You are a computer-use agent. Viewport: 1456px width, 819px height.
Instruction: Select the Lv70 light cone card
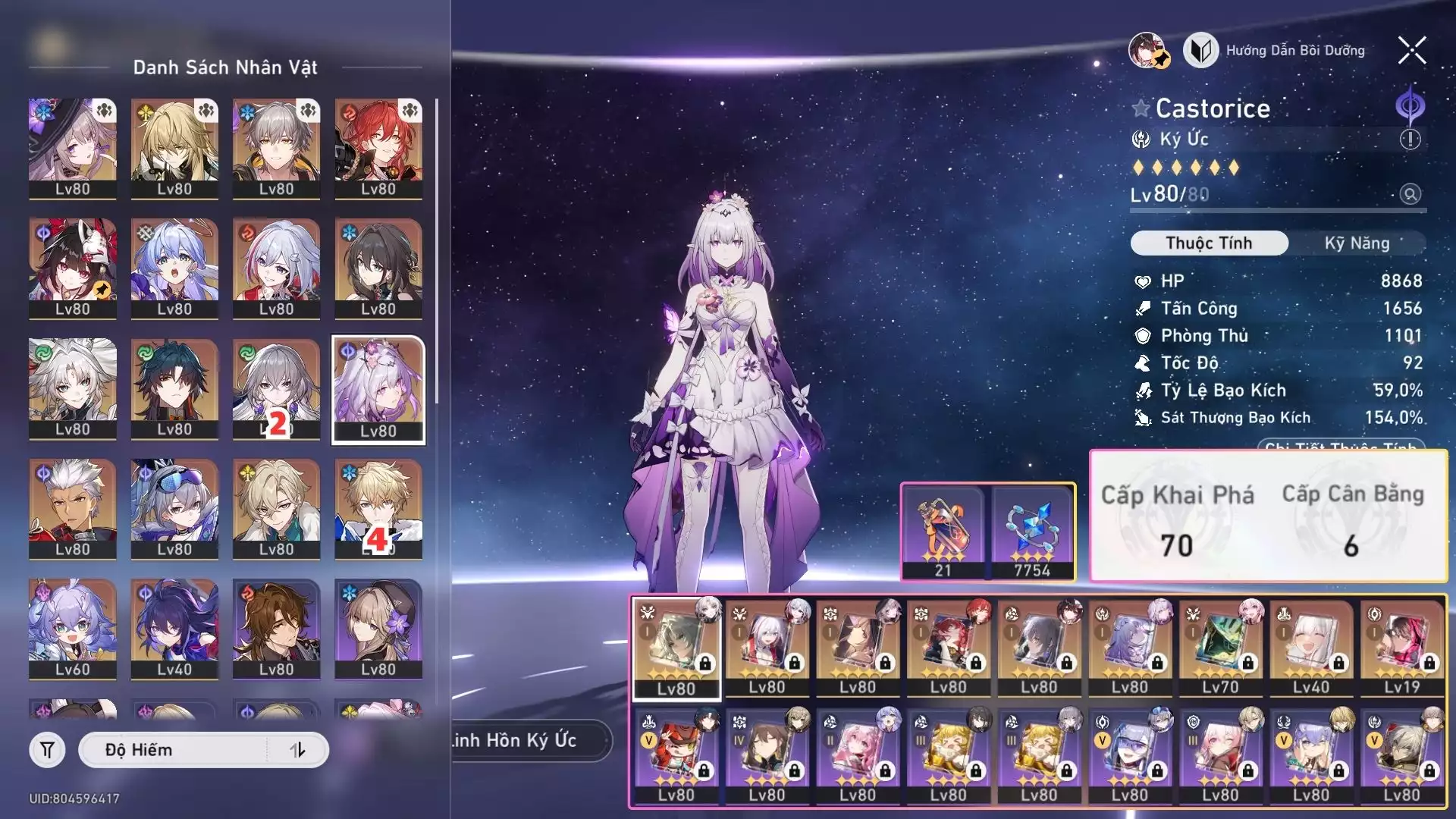pyautogui.click(x=1220, y=648)
